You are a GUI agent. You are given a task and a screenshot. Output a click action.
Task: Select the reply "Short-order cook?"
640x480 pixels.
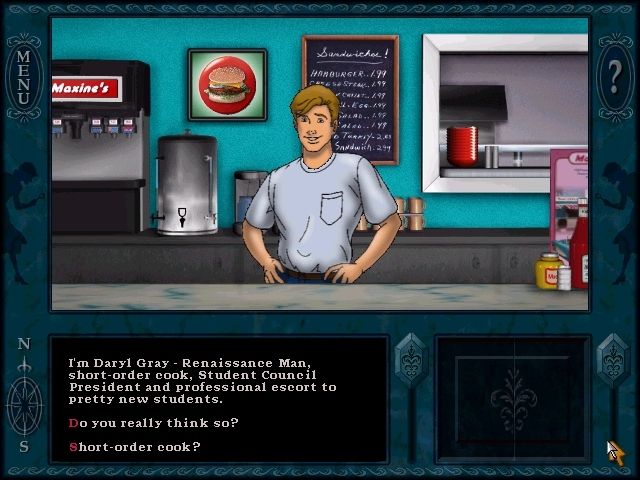click(x=134, y=446)
